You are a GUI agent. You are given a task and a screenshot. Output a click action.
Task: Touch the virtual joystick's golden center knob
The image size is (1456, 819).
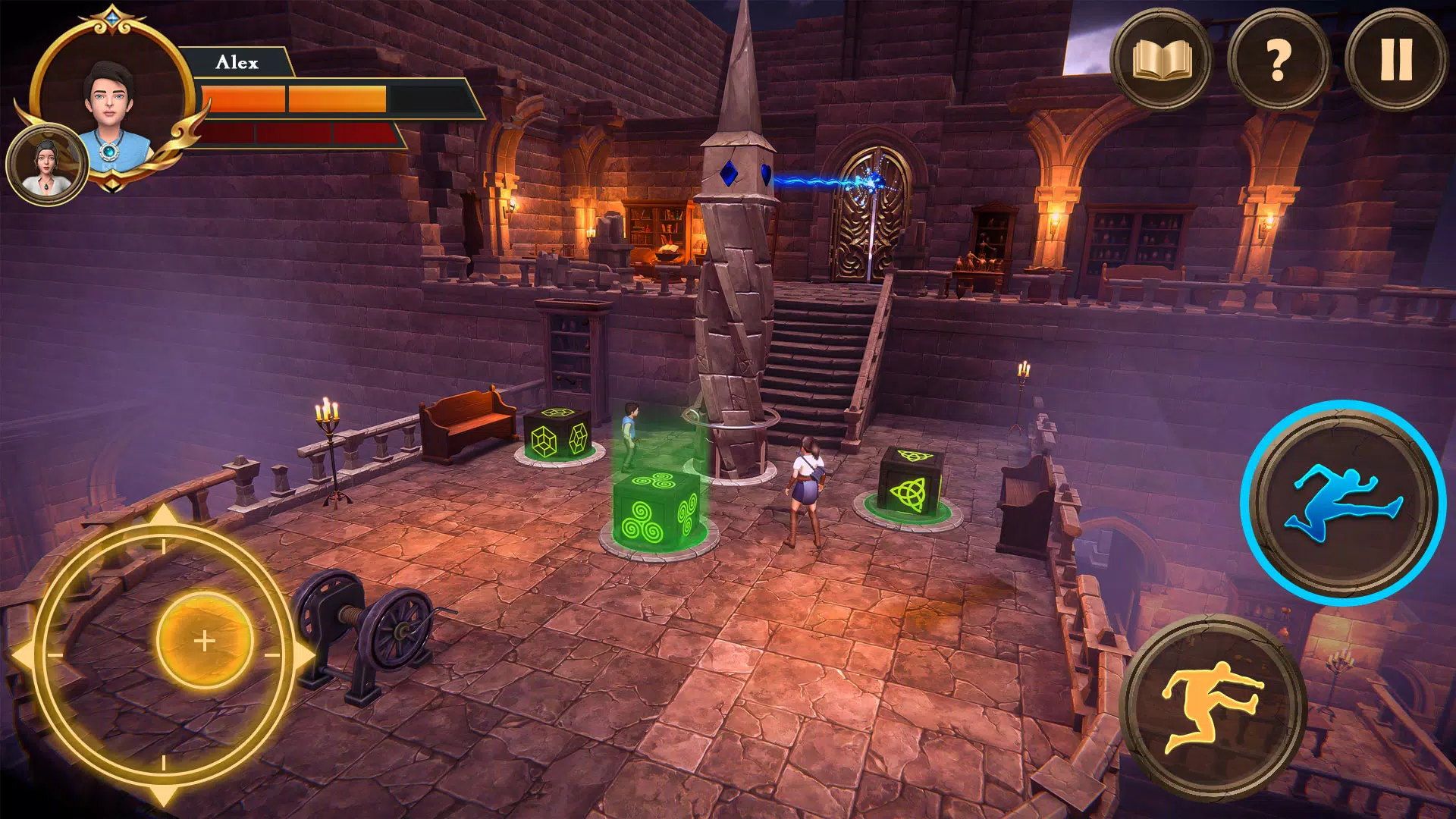click(204, 640)
